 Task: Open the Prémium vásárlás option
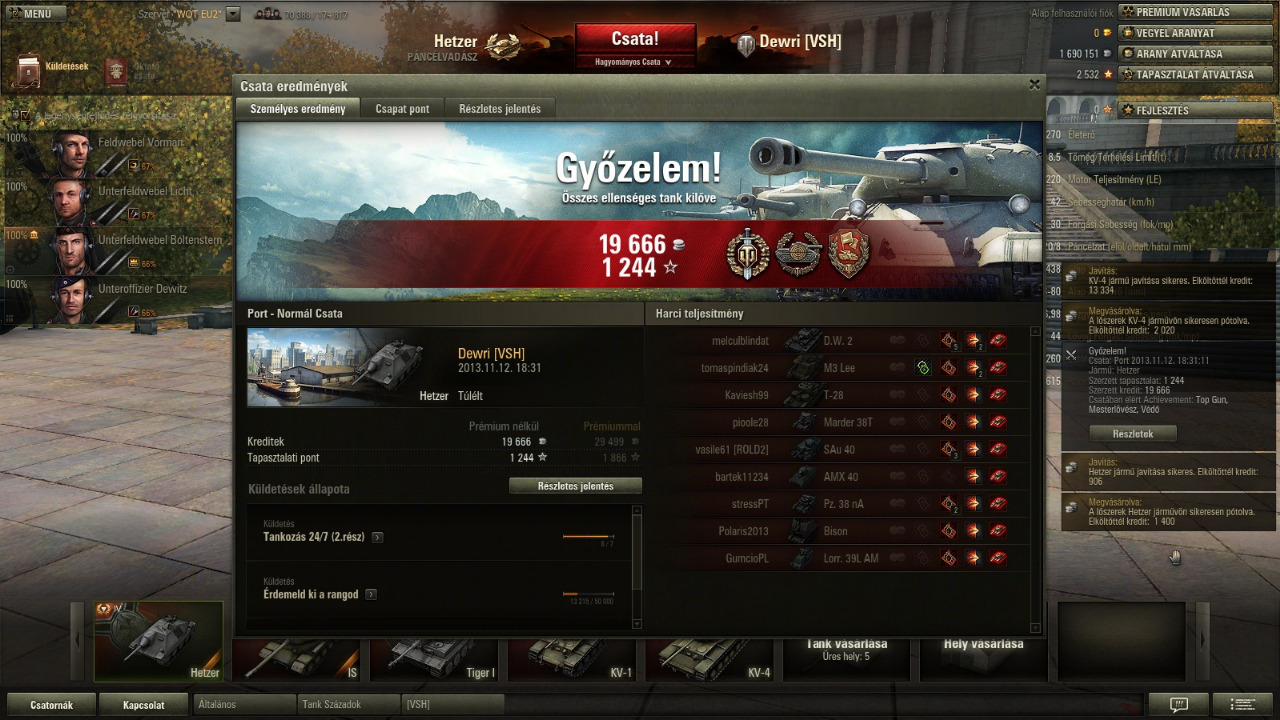1186,12
